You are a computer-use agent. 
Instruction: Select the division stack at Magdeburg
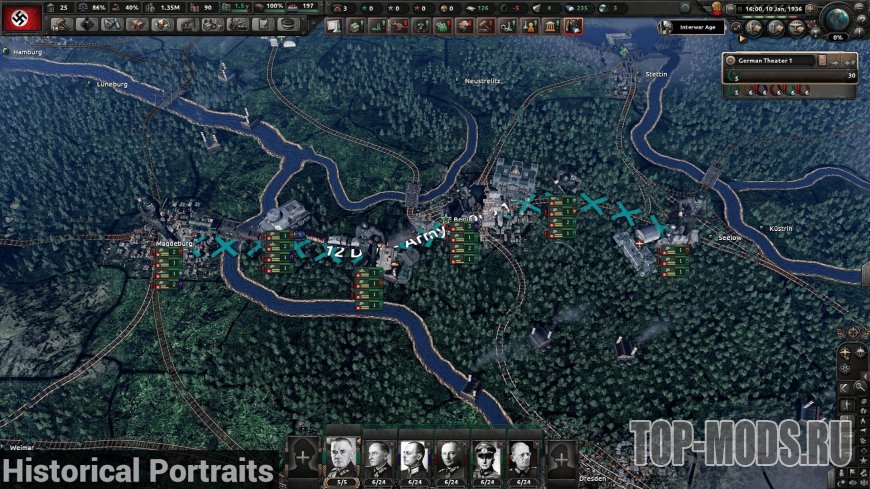166,267
